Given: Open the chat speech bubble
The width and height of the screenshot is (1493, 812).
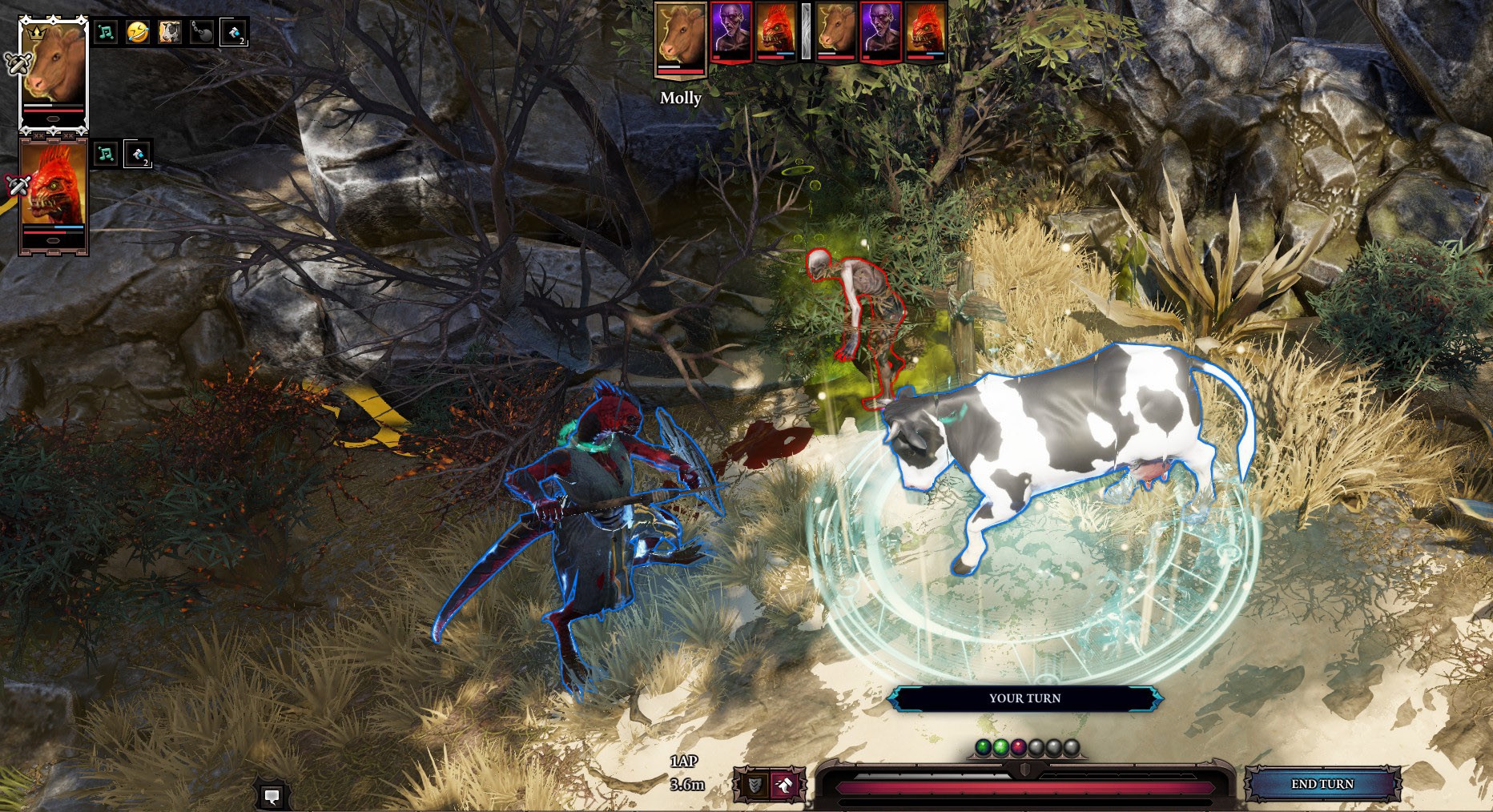Looking at the screenshot, I should (272, 796).
